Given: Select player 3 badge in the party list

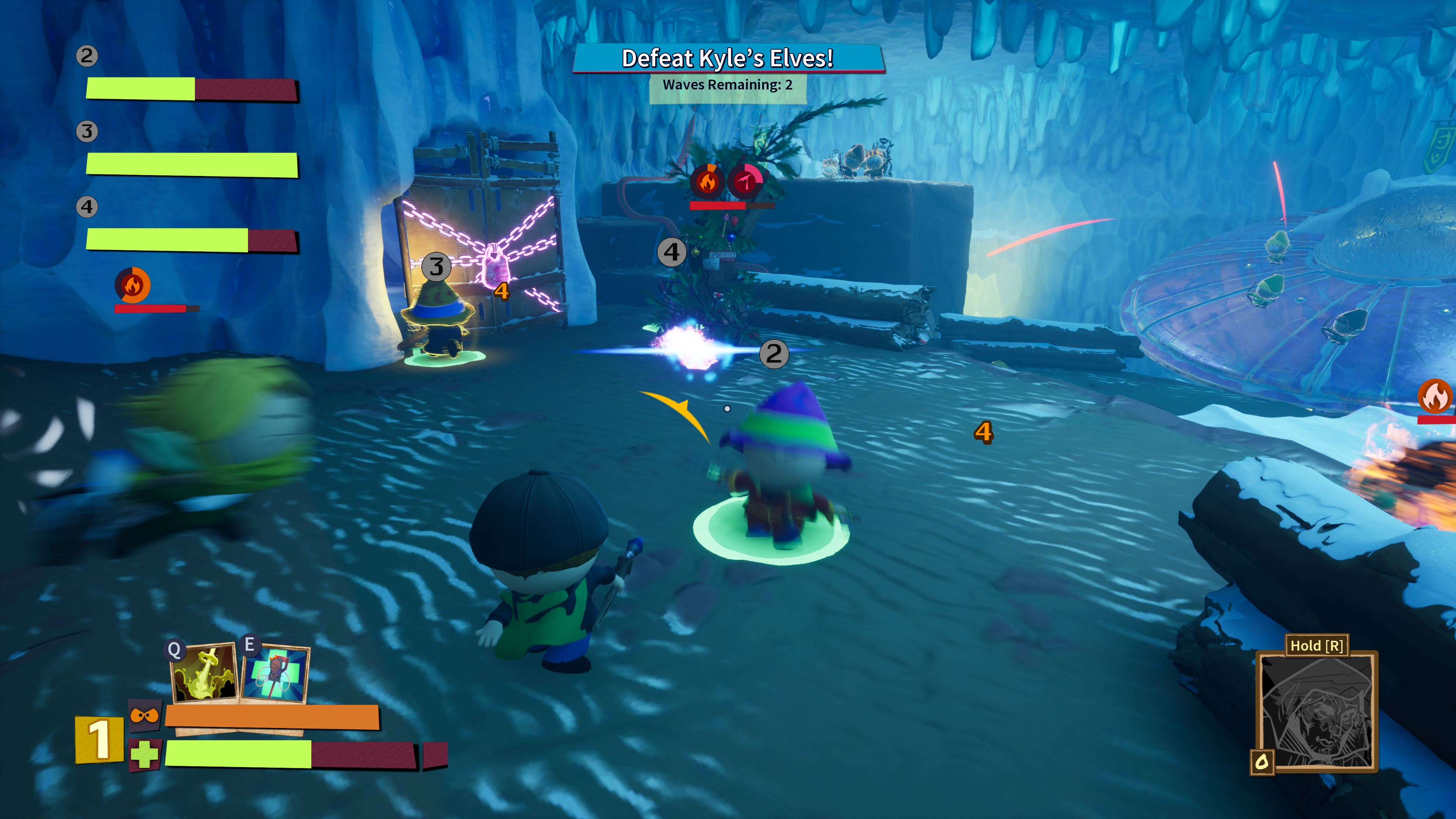Looking at the screenshot, I should (86, 131).
